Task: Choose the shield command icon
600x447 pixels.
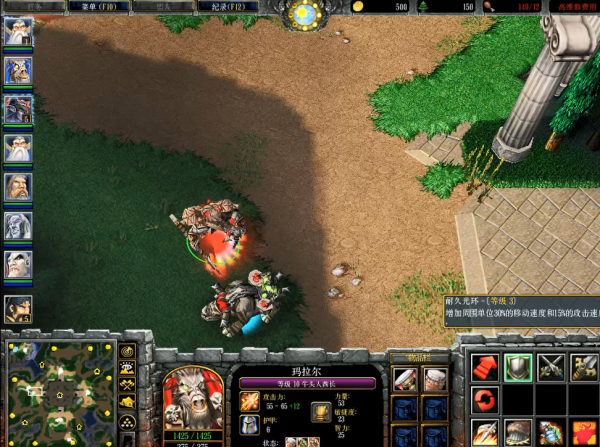Action: point(518,367)
